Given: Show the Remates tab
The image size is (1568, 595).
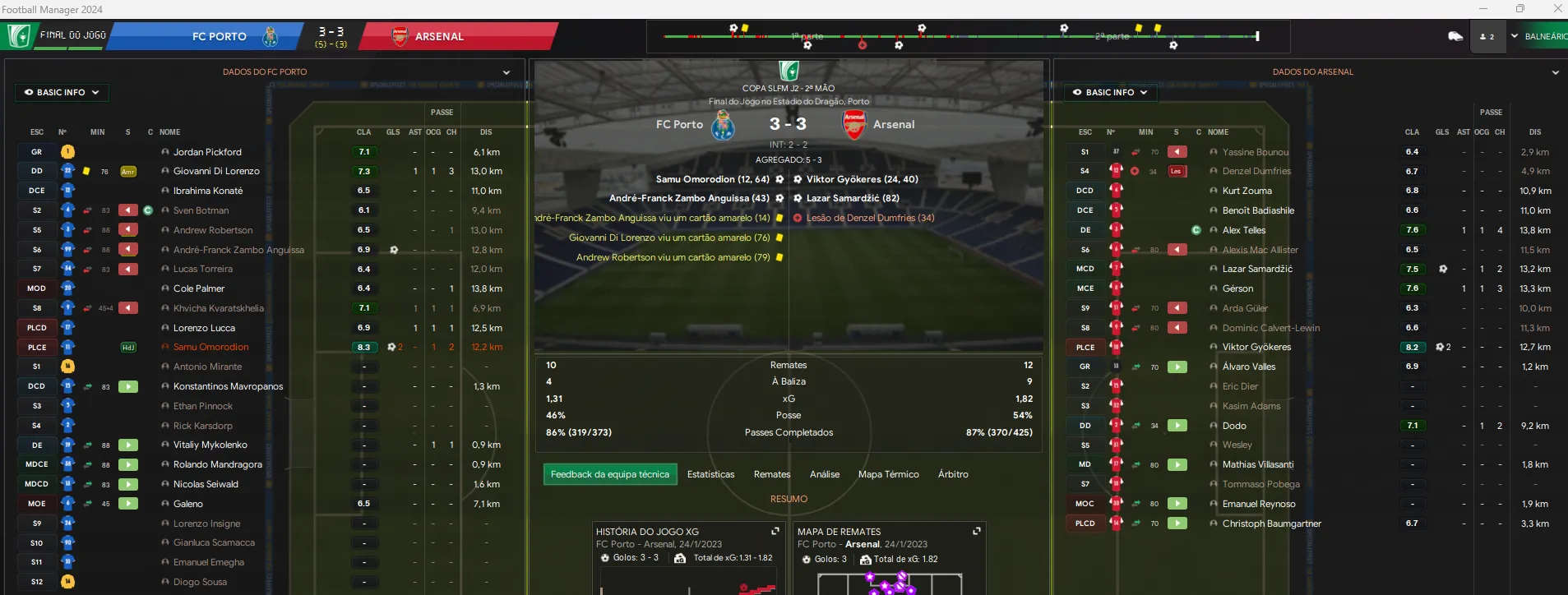Looking at the screenshot, I should coord(771,474).
